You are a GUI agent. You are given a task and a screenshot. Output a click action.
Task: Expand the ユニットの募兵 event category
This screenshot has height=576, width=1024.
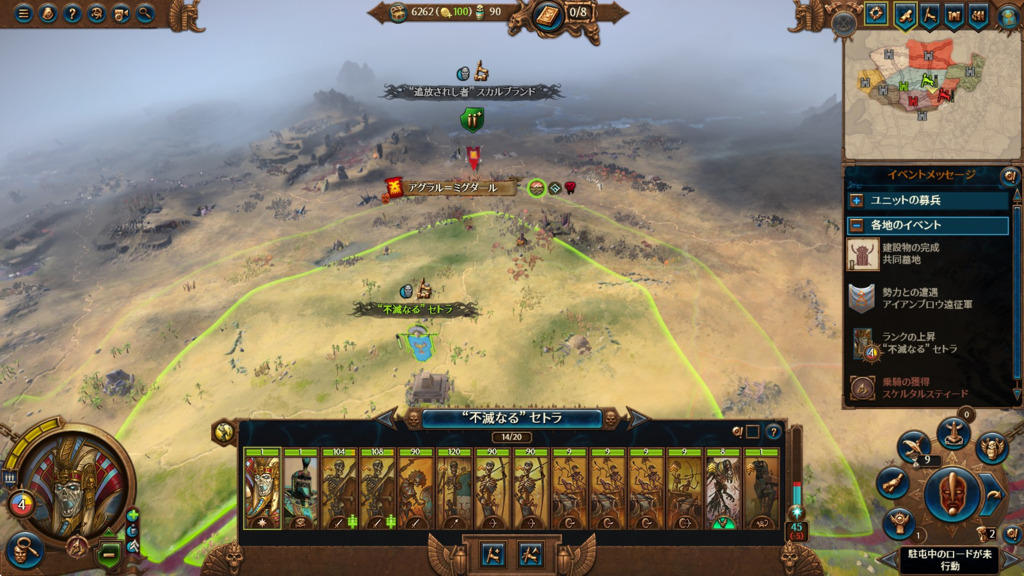pyautogui.click(x=856, y=200)
